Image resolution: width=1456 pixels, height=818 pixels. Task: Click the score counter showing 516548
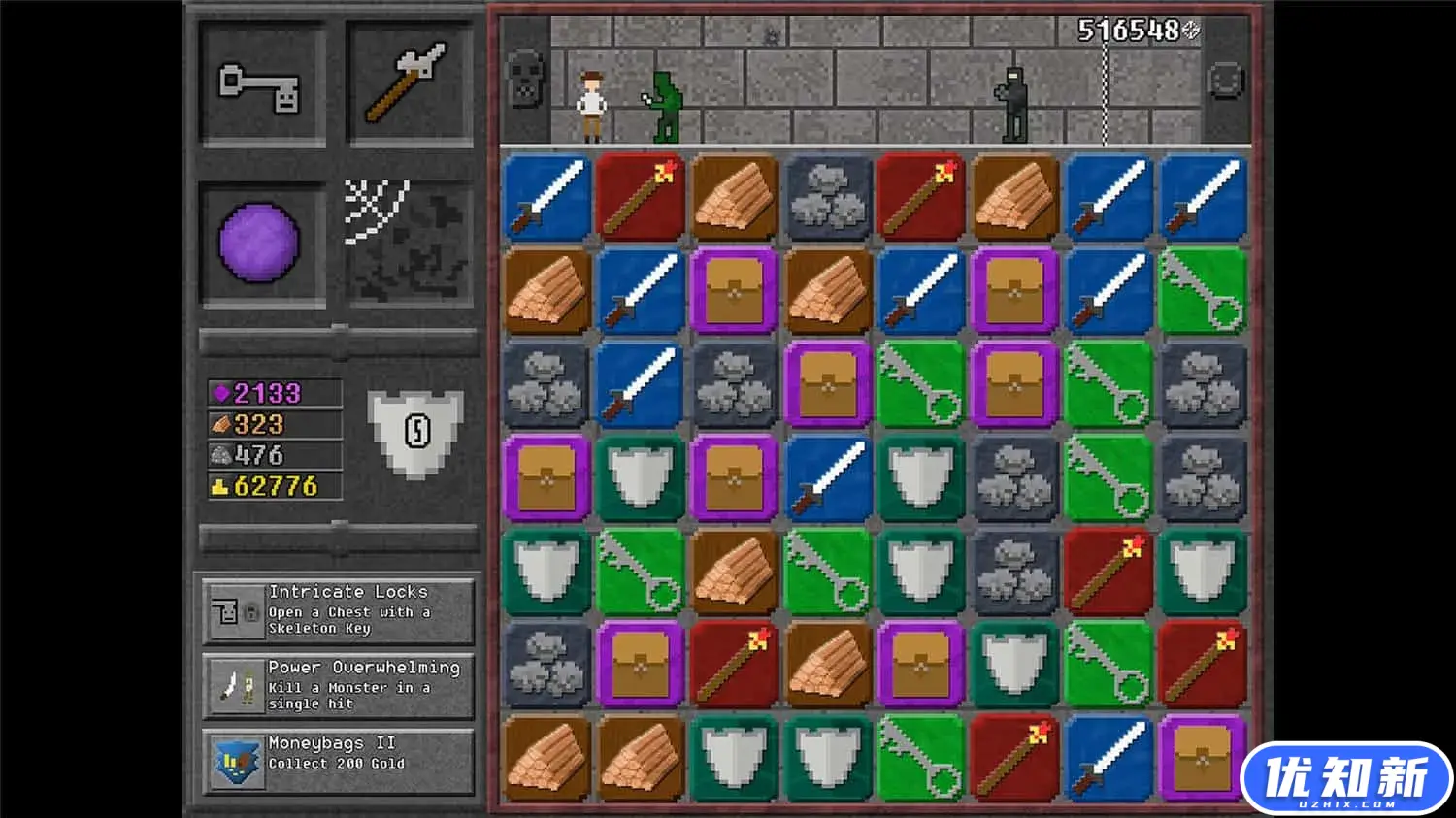pyautogui.click(x=1131, y=31)
